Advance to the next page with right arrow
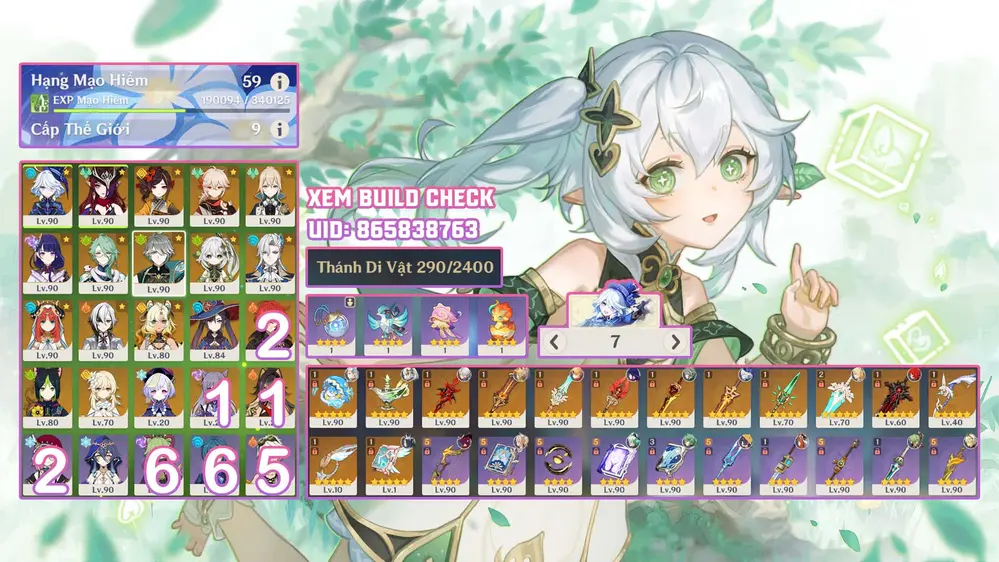999x562 pixels. click(x=676, y=342)
